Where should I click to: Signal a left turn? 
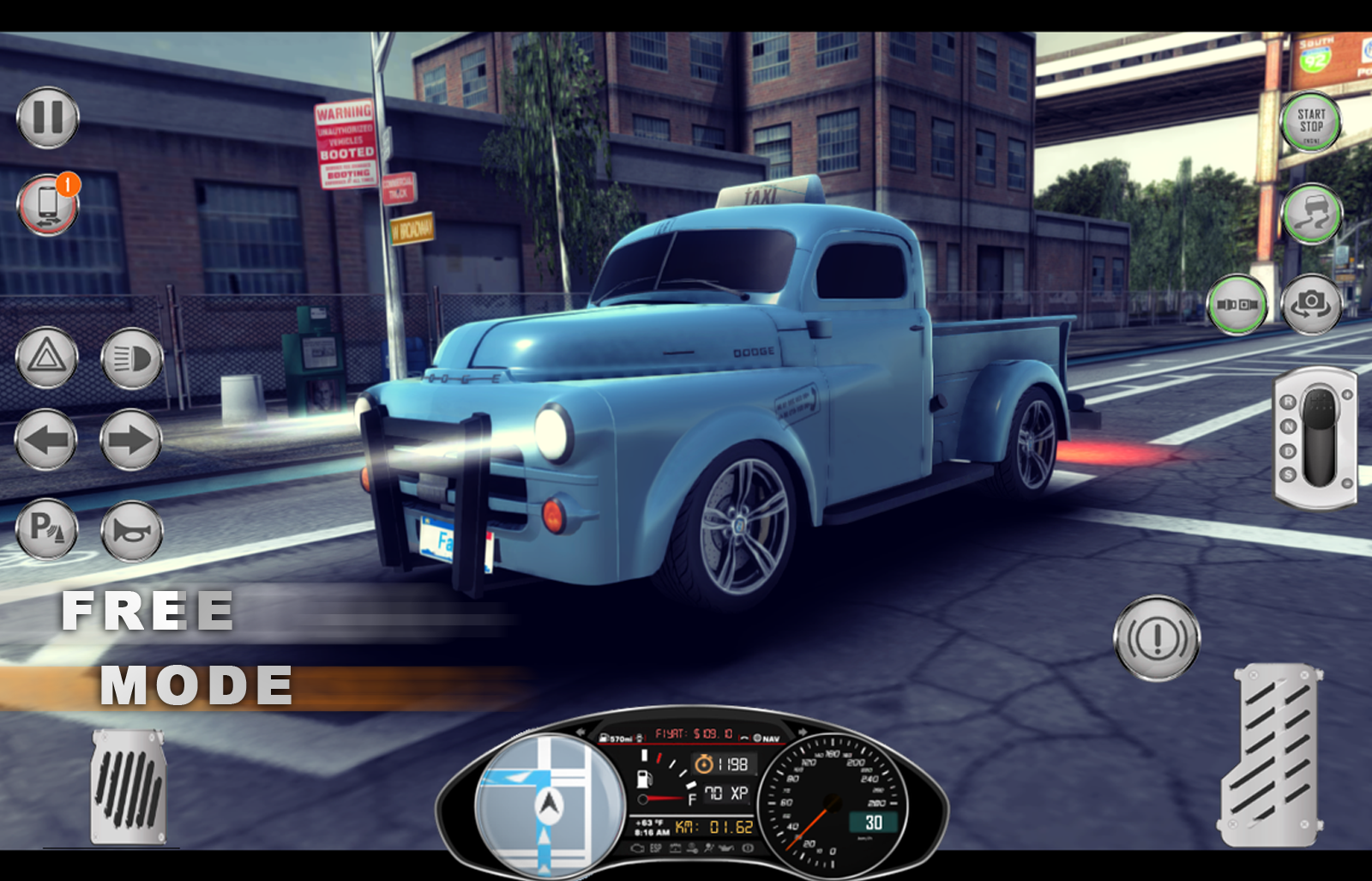[x=47, y=441]
